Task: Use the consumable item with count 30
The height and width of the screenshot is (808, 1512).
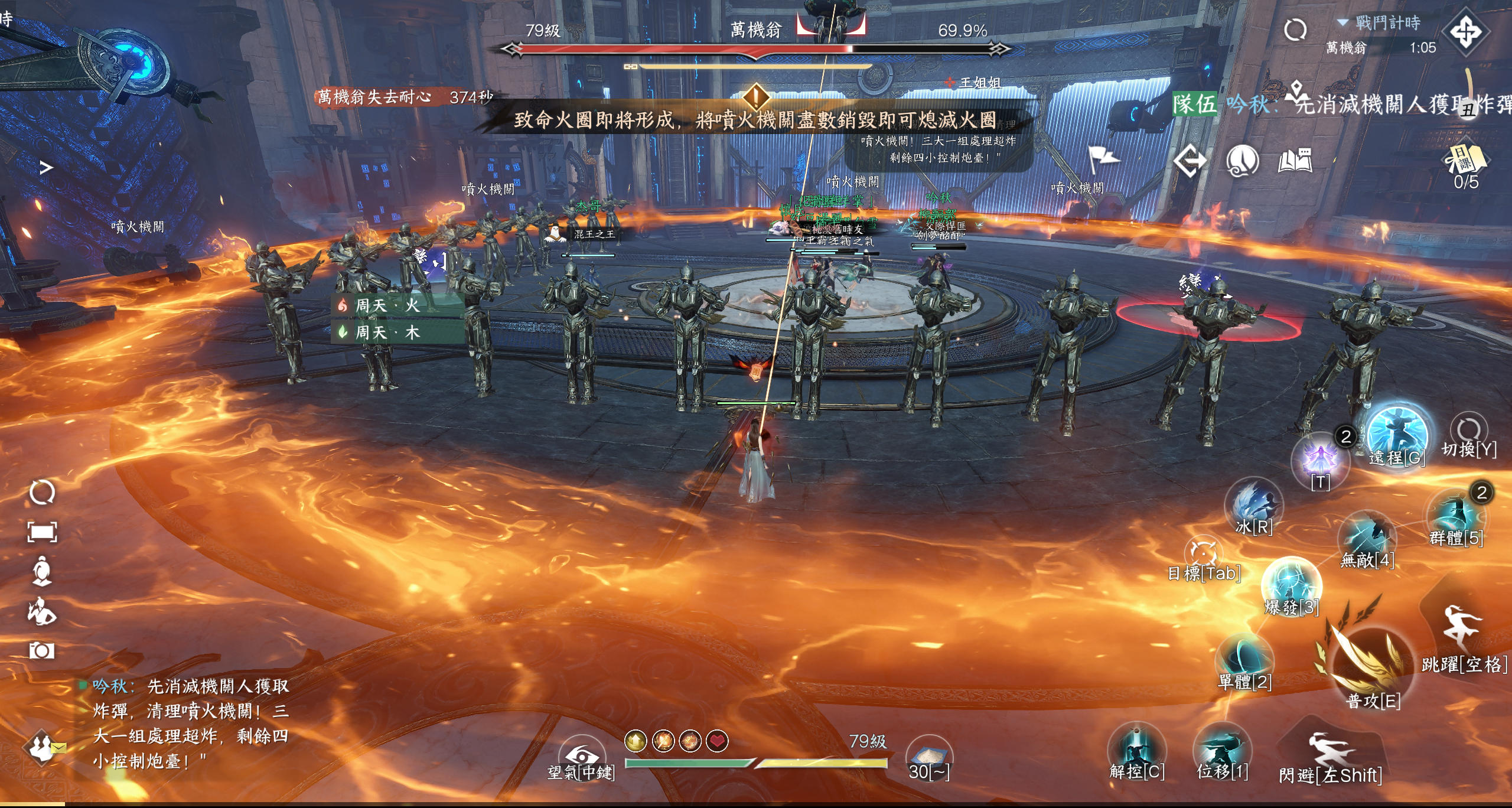Action: (x=928, y=756)
